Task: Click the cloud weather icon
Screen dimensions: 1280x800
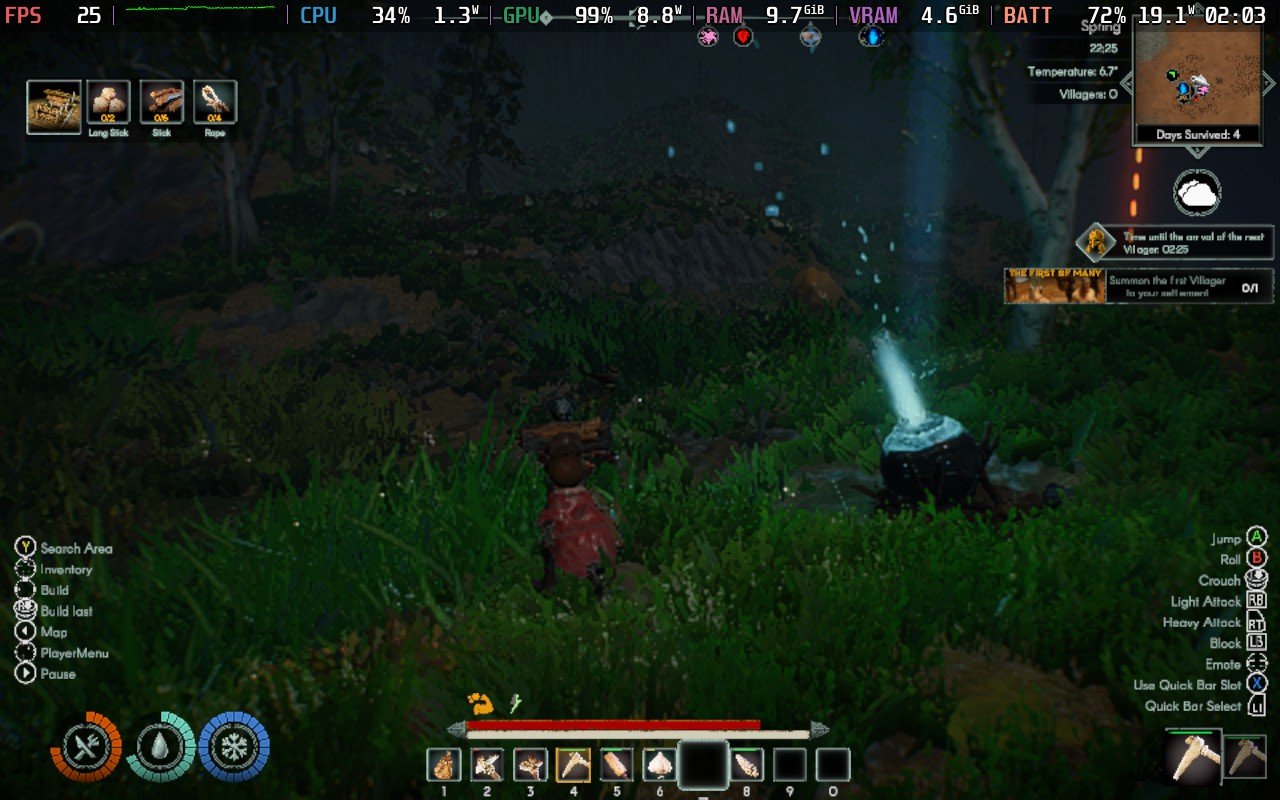Action: tap(1195, 194)
